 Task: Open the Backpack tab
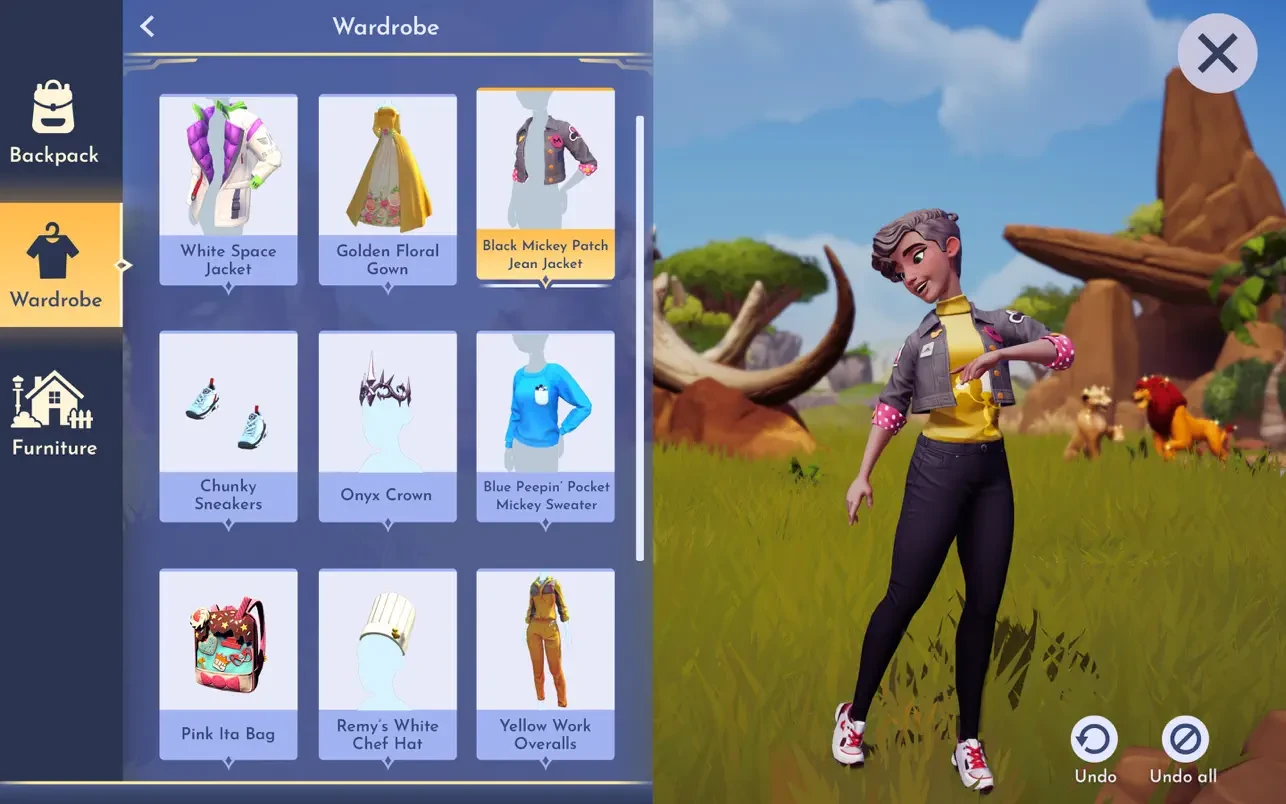[54, 120]
